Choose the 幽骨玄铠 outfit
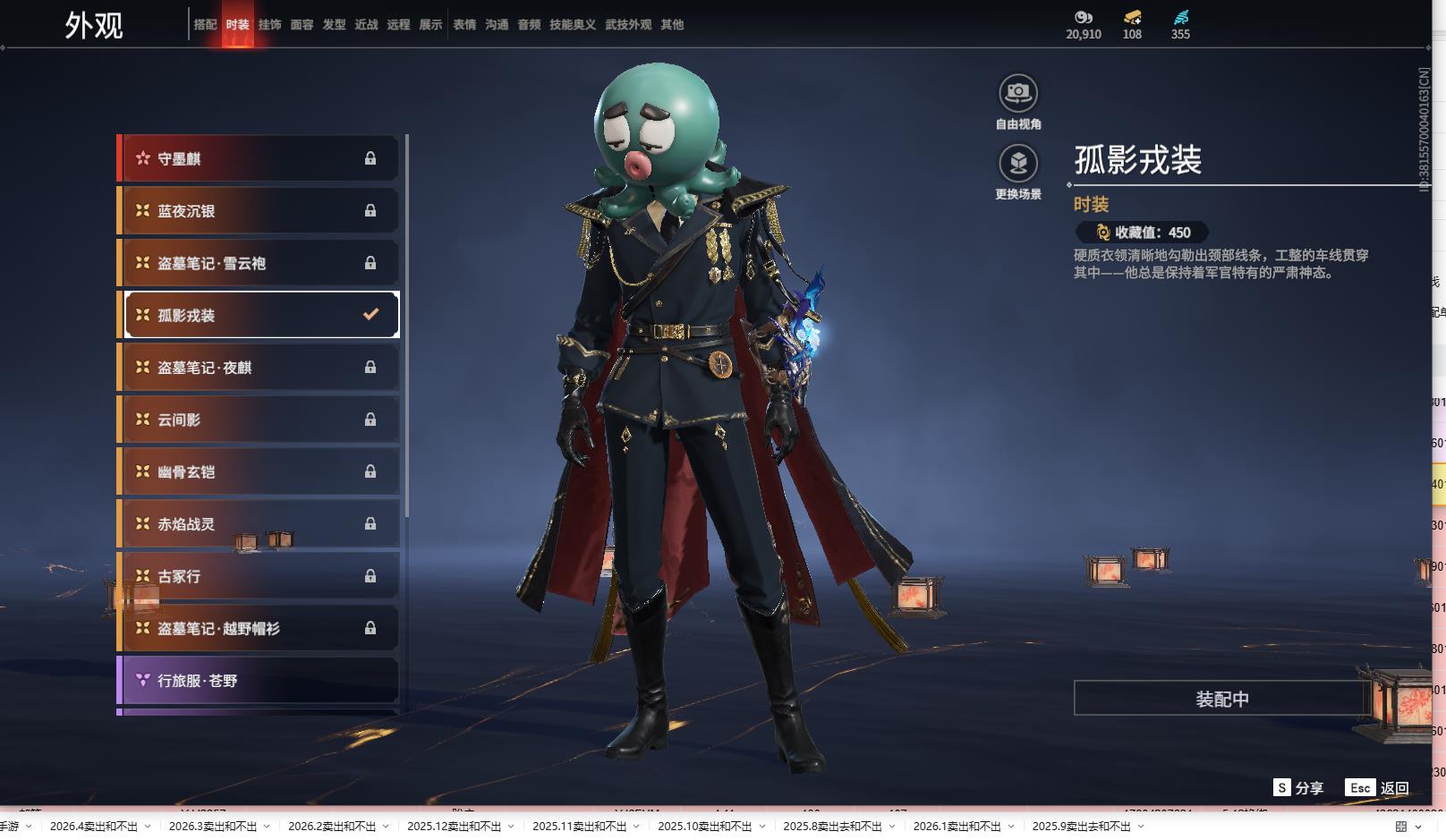 click(x=259, y=471)
